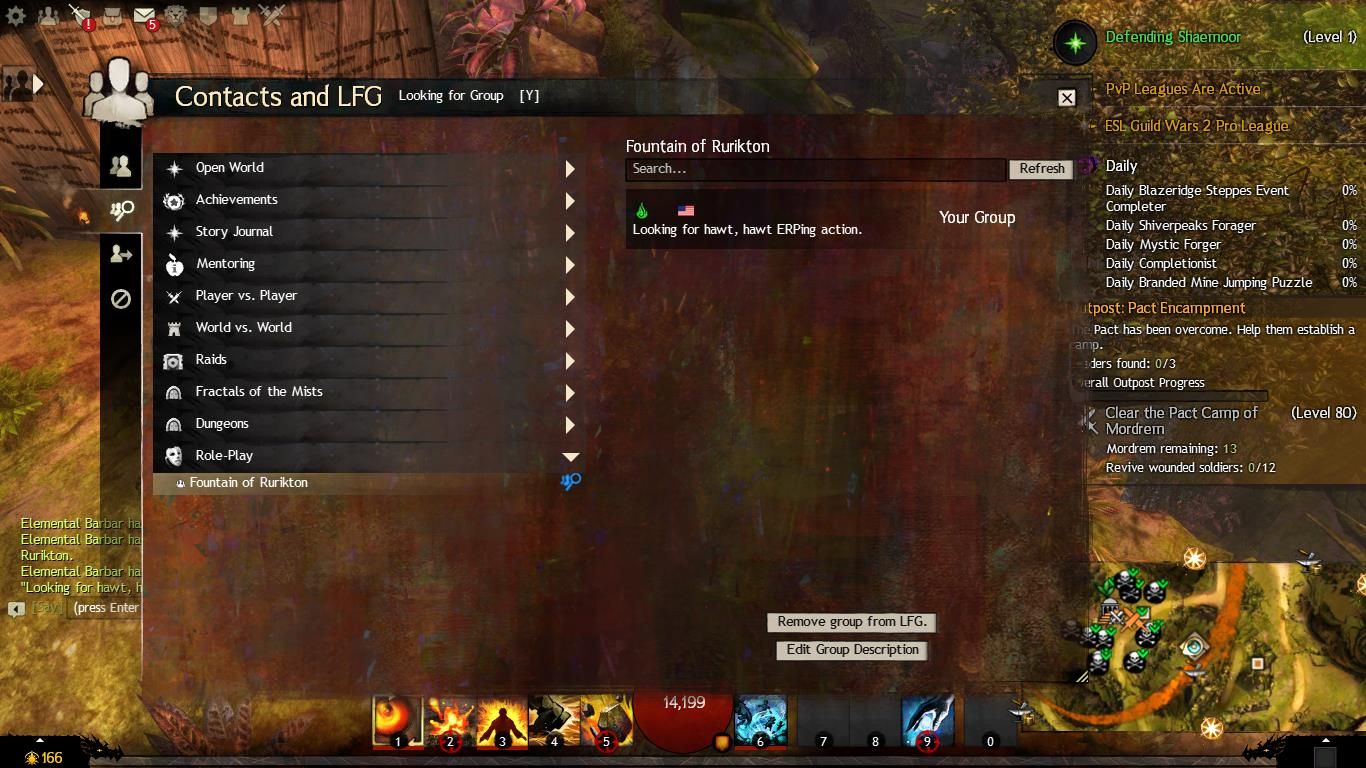Switch to the Contacts tab icon
This screenshot has width=1366, height=768.
[121, 165]
